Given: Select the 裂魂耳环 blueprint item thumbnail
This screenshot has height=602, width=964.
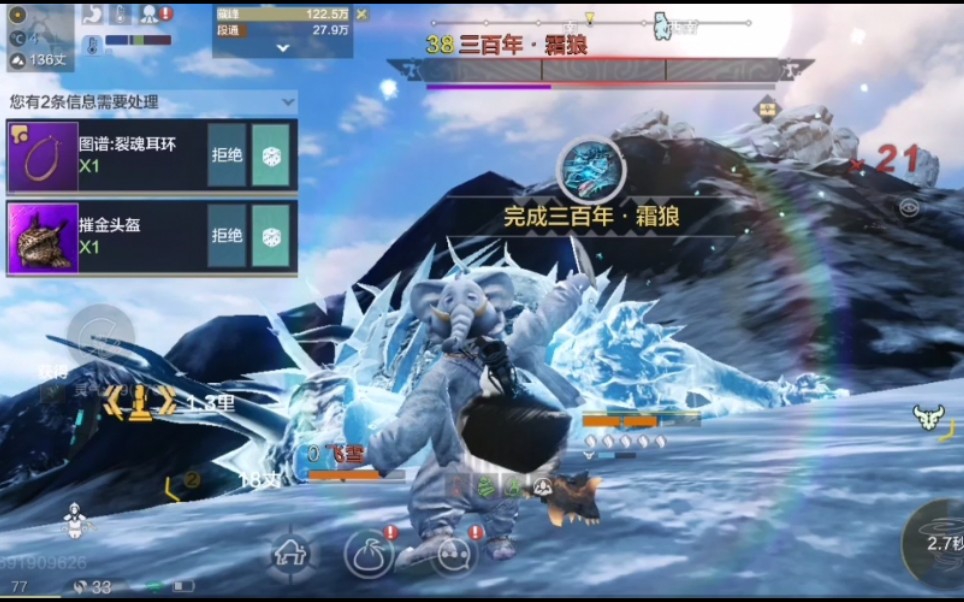Looking at the screenshot, I should 43,156.
